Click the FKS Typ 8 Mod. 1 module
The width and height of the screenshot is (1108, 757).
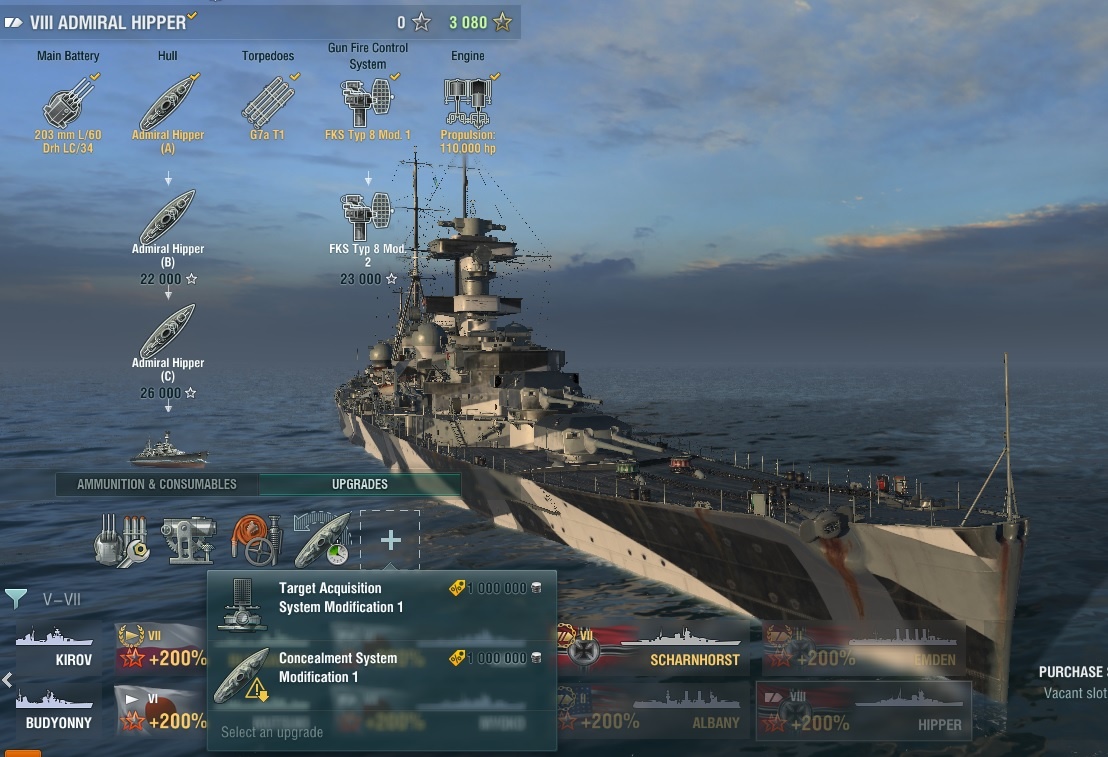coord(367,103)
